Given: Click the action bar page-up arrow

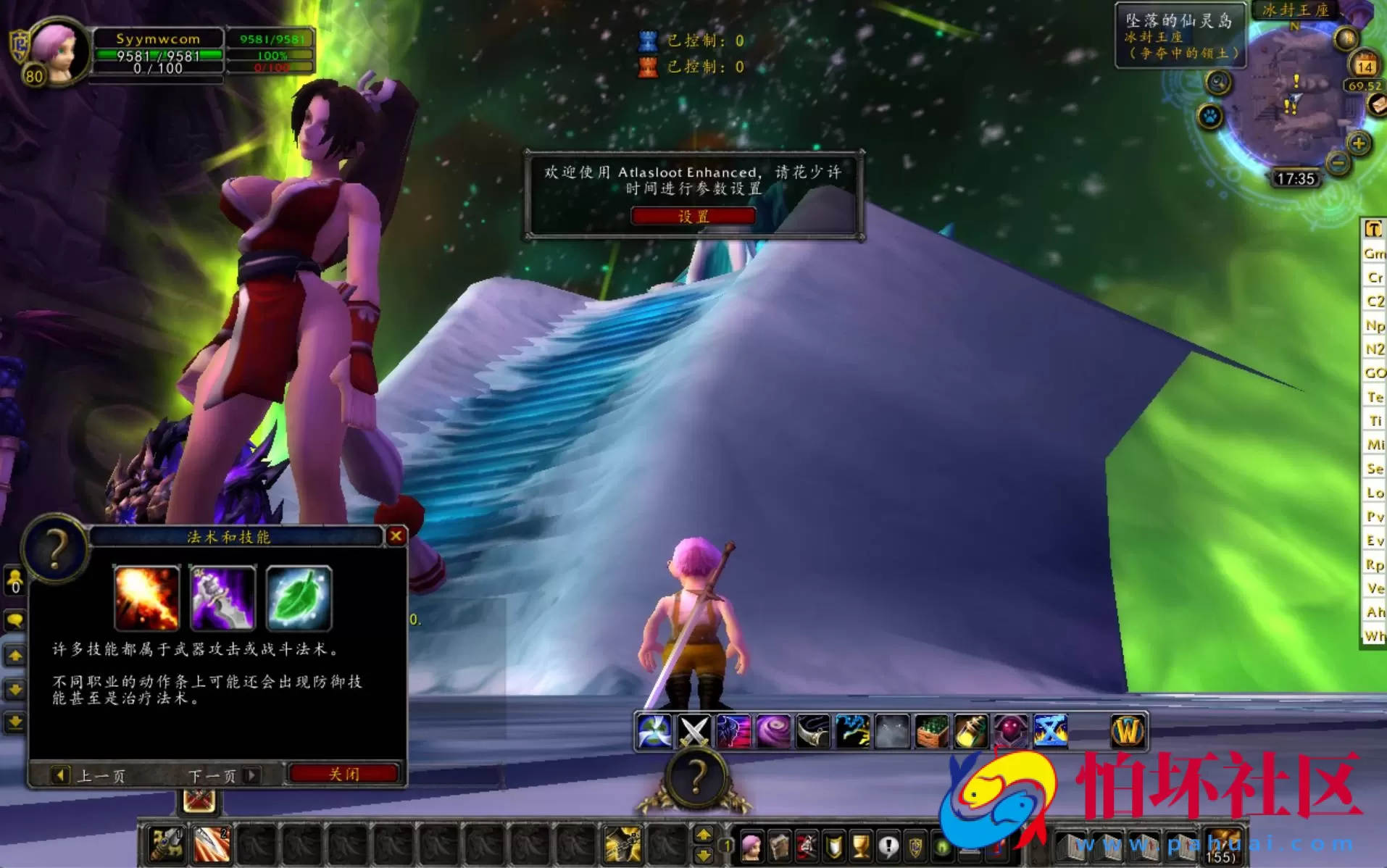Looking at the screenshot, I should (x=702, y=835).
